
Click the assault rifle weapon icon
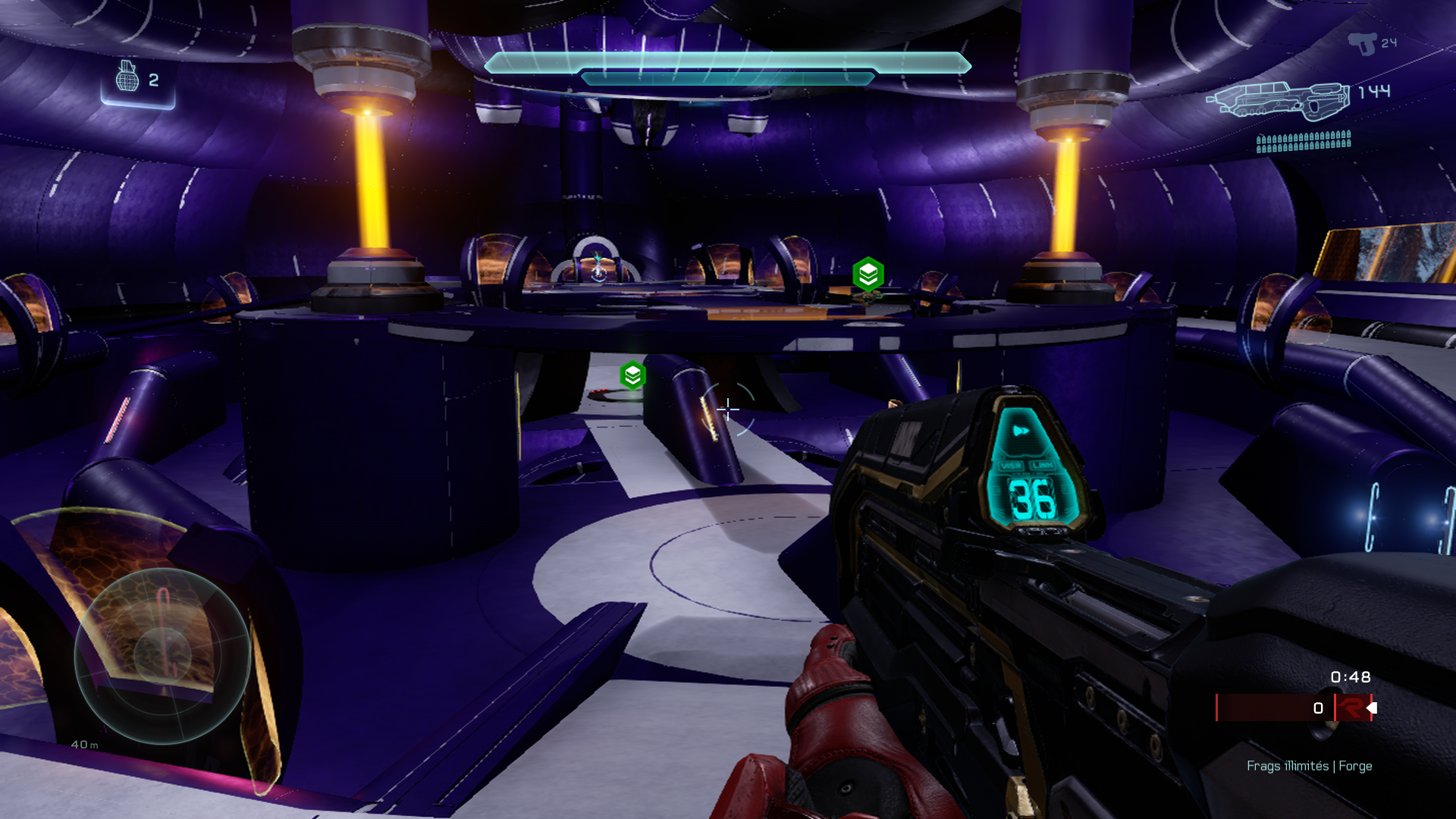1279,100
